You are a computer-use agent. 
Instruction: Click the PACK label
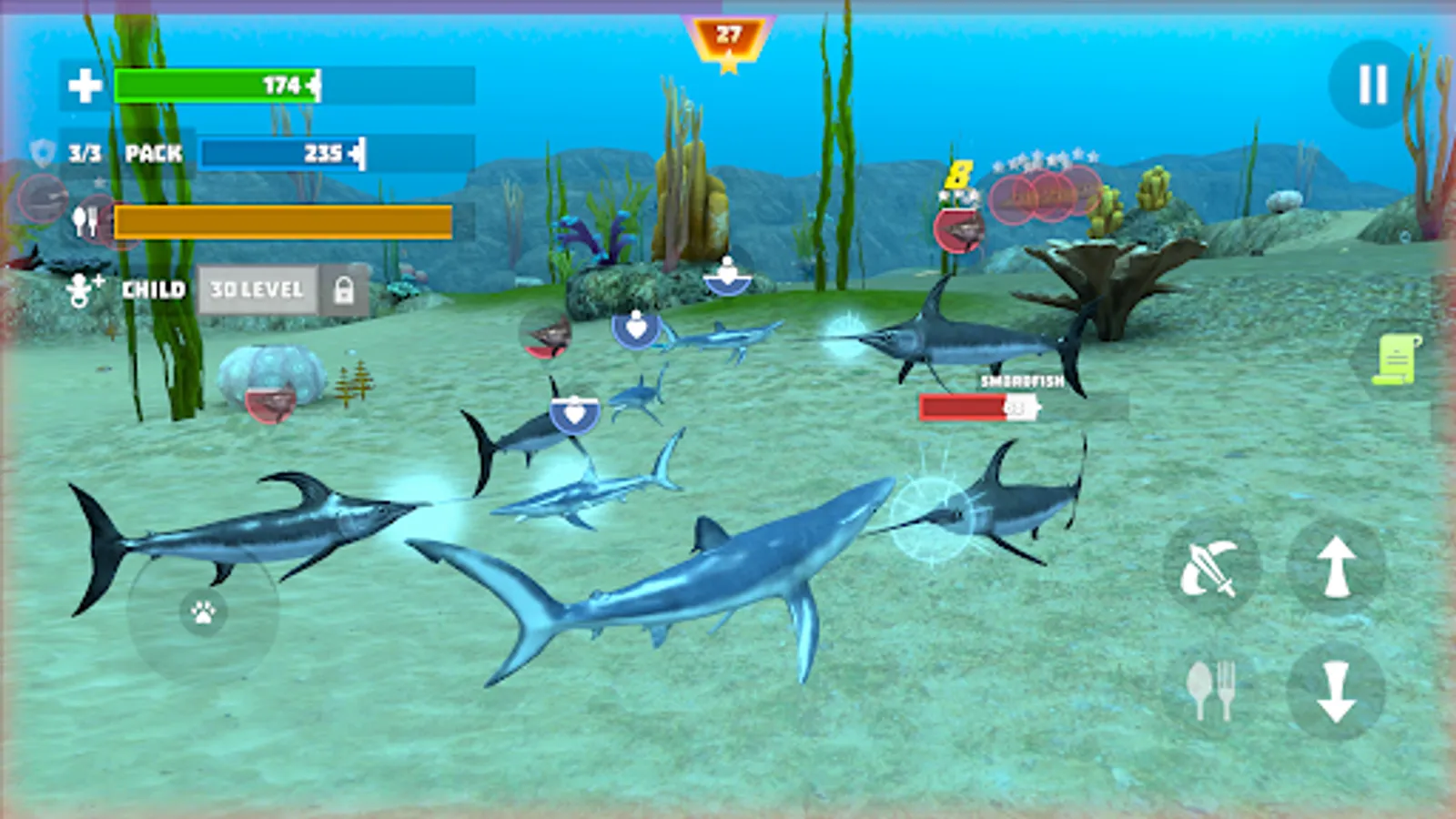[152, 153]
